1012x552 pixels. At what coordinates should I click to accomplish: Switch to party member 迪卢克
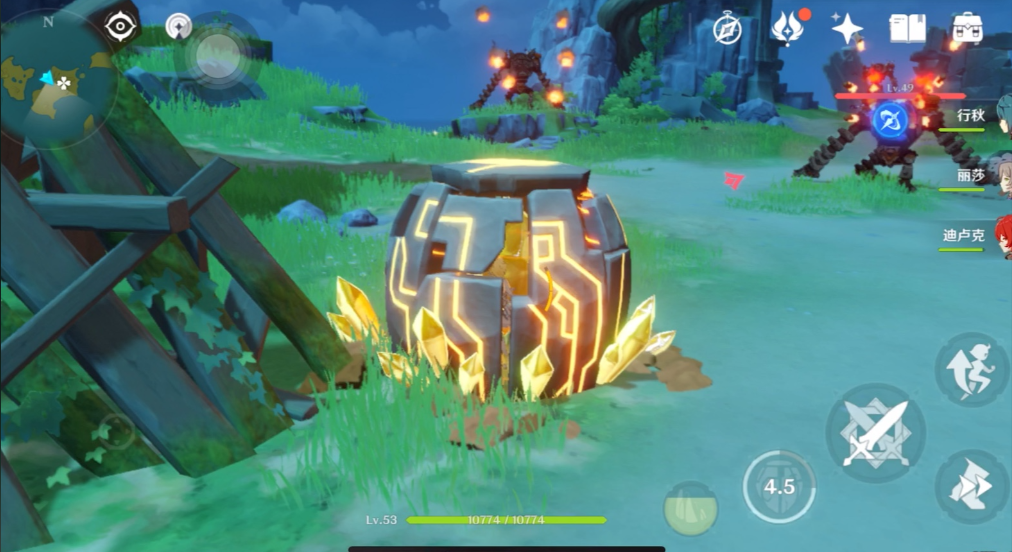point(966,236)
